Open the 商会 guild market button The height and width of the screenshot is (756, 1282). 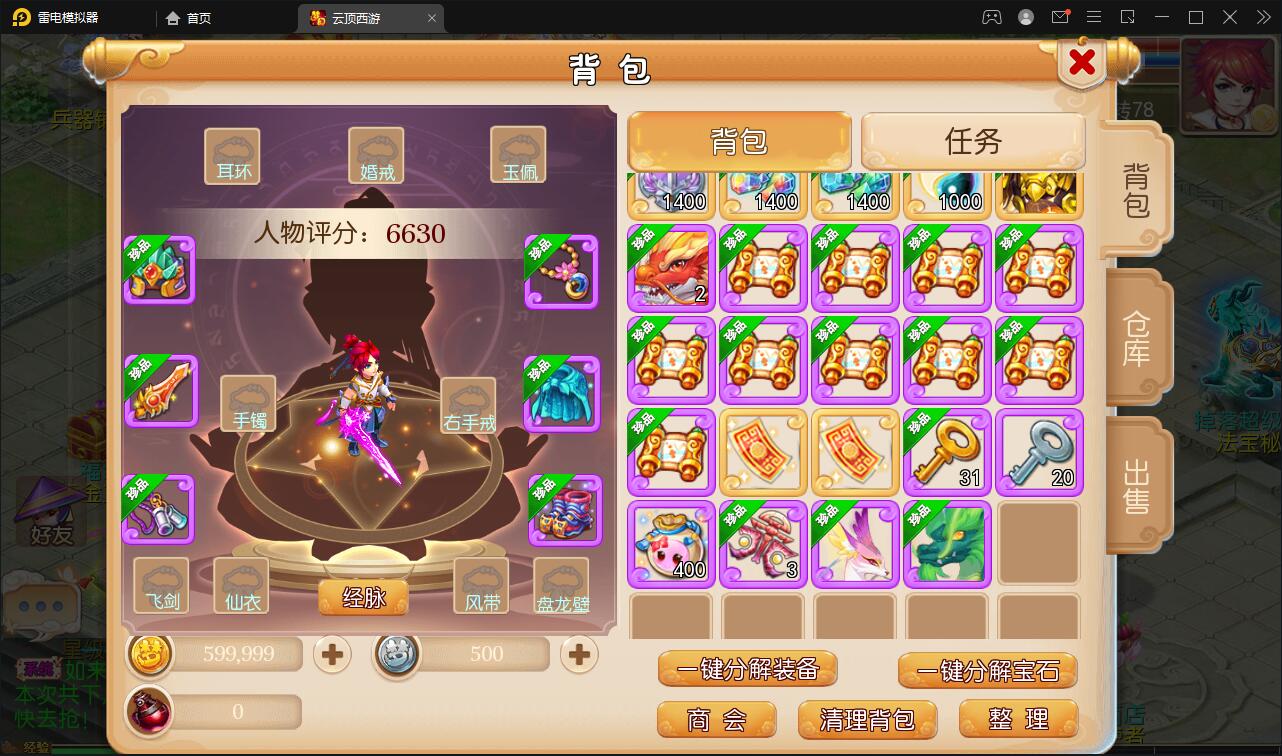pos(716,719)
